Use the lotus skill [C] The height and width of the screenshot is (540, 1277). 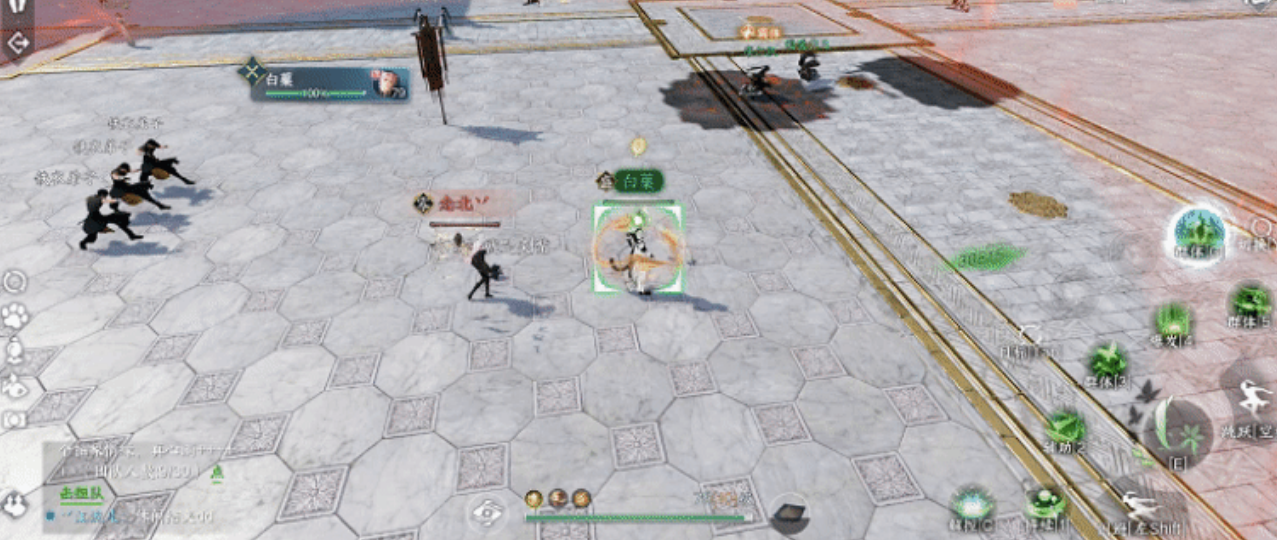point(969,505)
